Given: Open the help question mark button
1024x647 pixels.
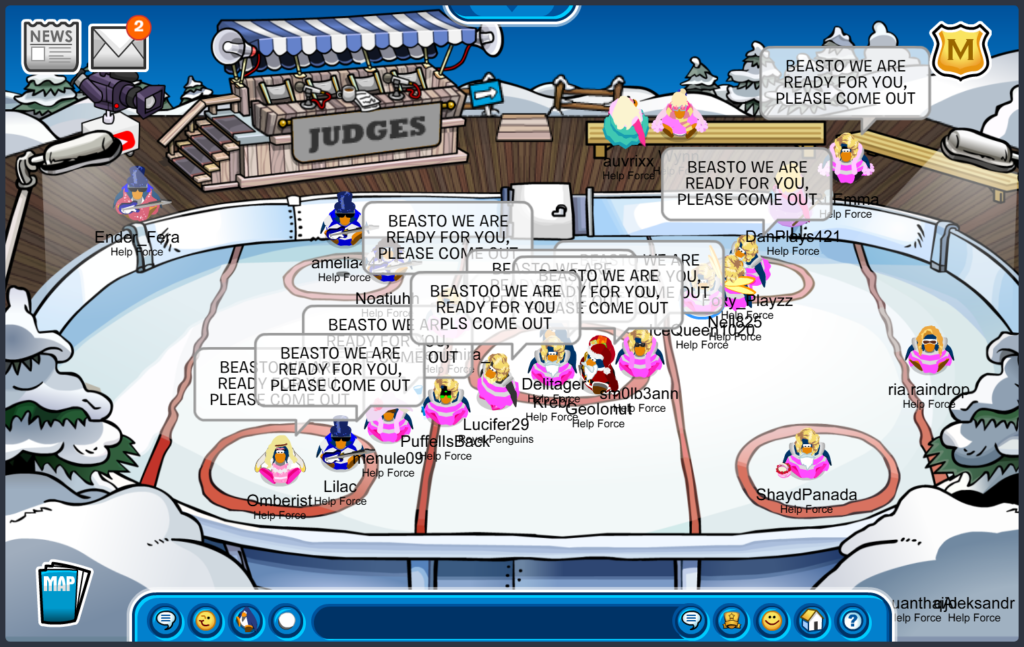Looking at the screenshot, I should point(852,621).
